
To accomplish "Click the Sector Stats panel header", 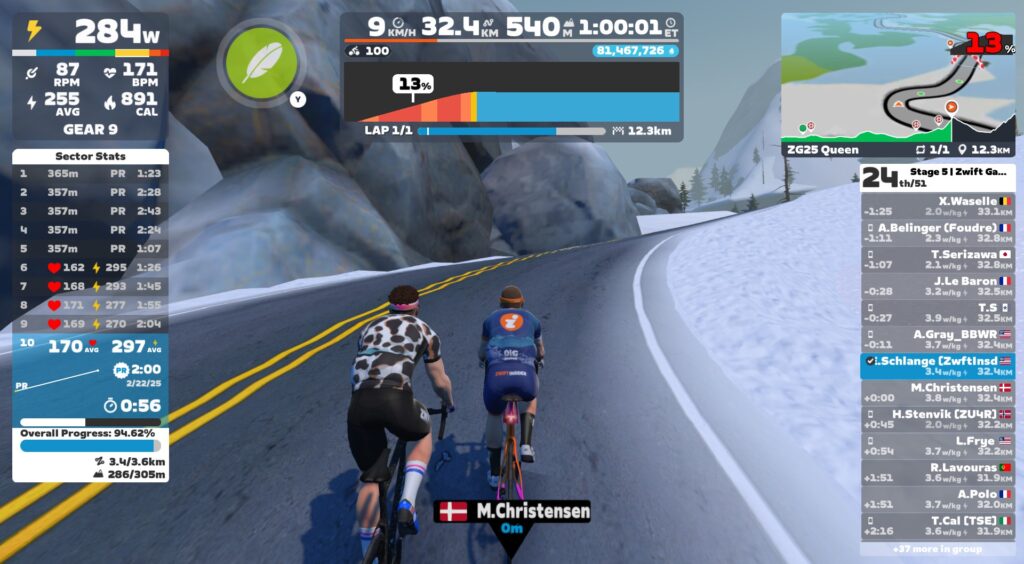I will point(90,157).
